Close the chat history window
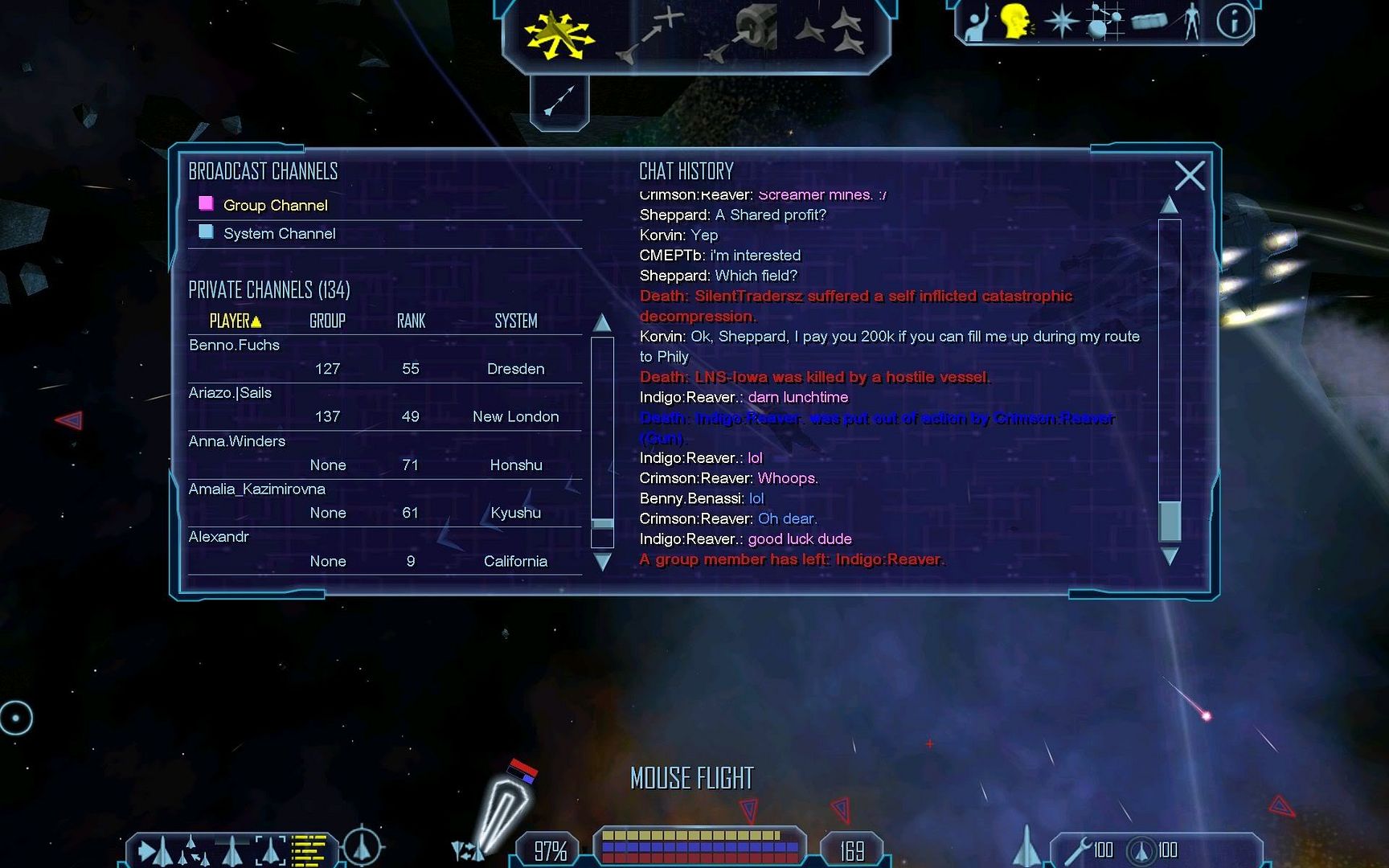 coord(1189,175)
